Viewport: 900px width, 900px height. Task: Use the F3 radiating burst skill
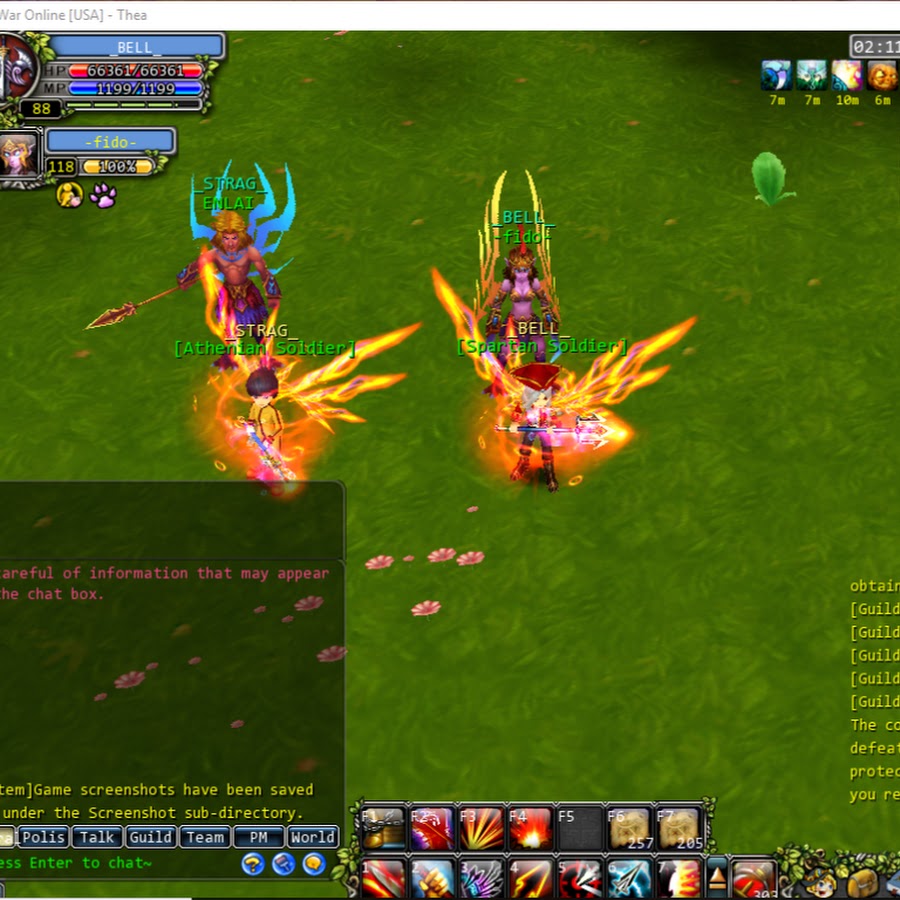(480, 829)
